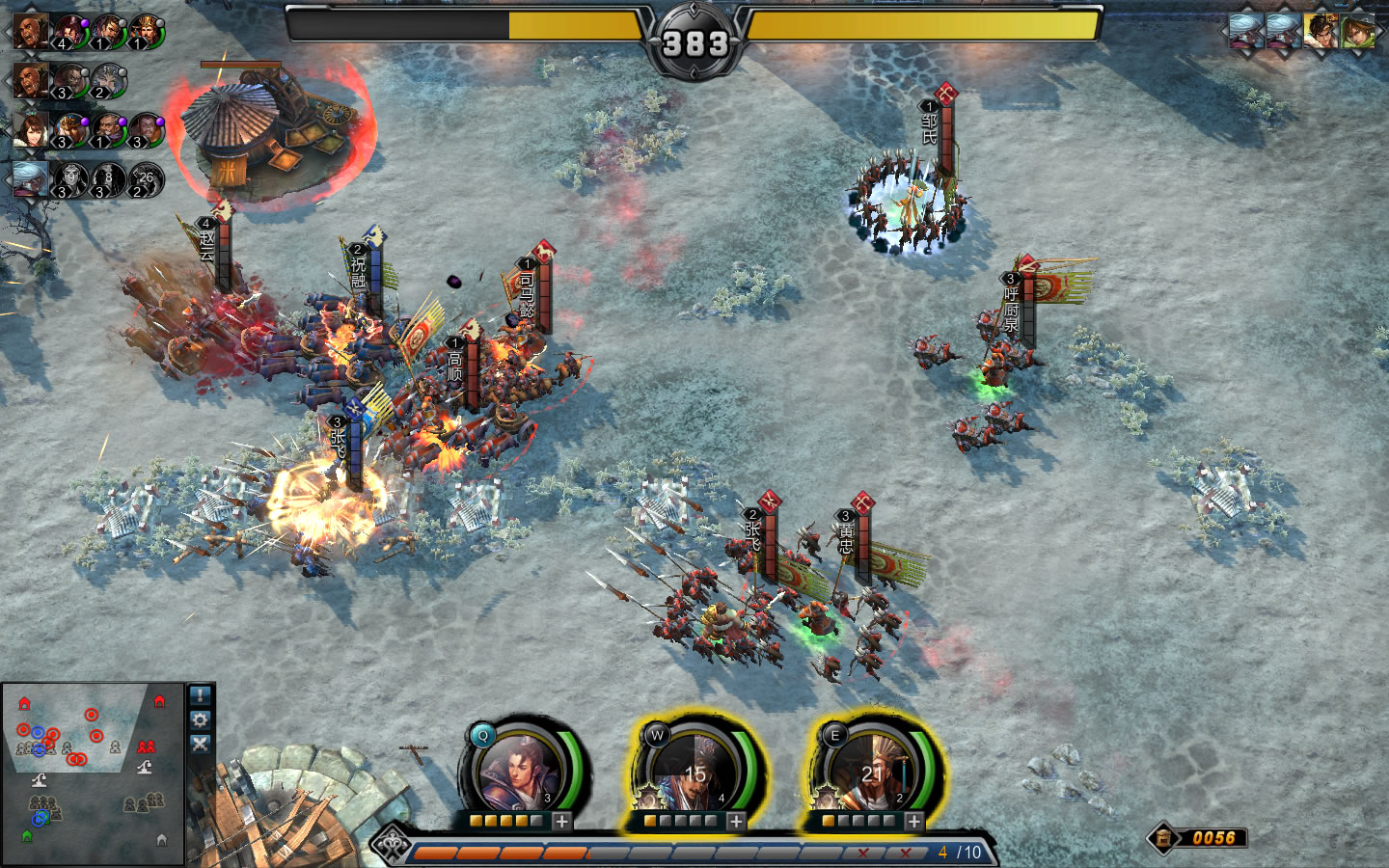Select the white-haired player portrait in team list
The image size is (1389, 868).
pos(30,179)
